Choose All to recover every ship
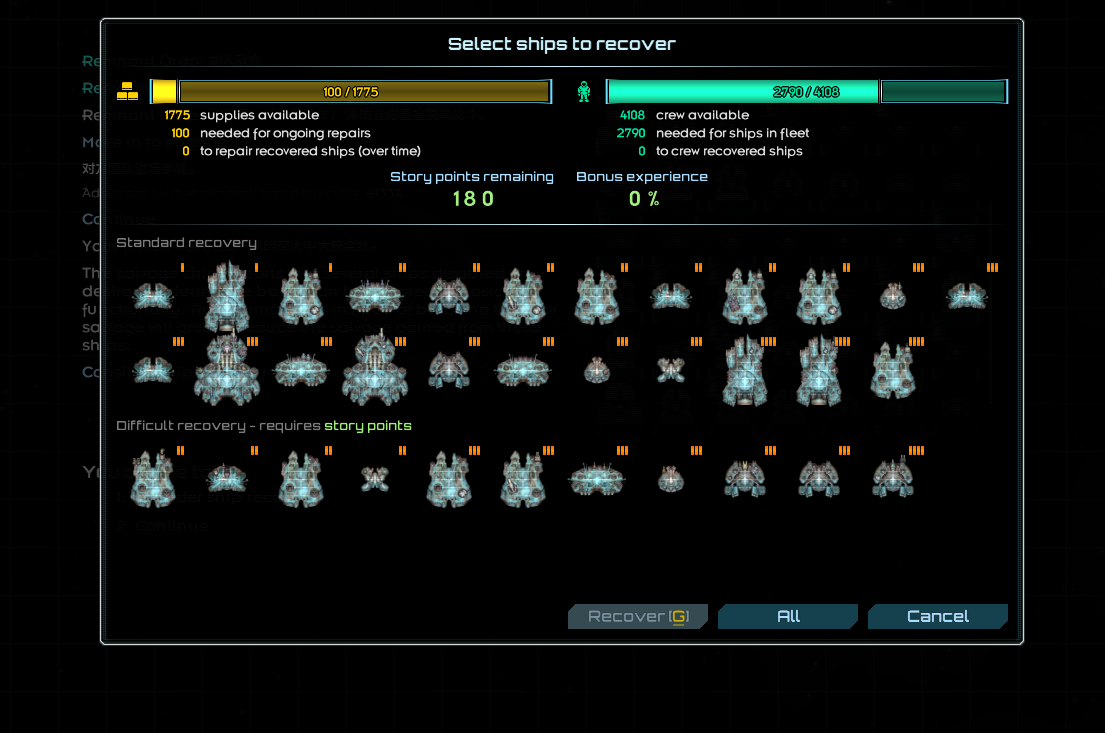This screenshot has height=733, width=1105. [x=788, y=616]
